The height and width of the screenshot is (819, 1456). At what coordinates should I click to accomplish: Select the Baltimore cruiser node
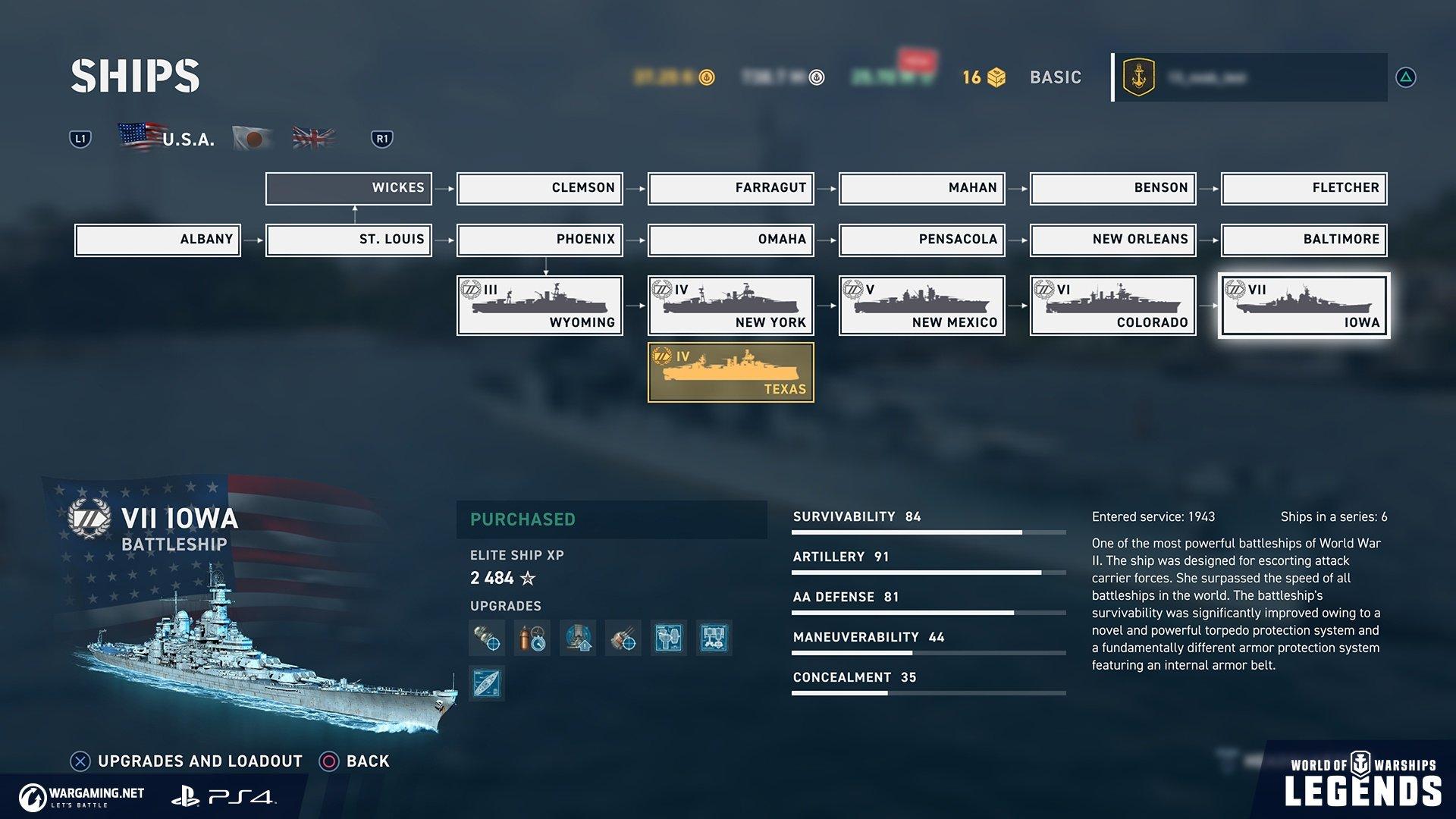click(x=1303, y=240)
